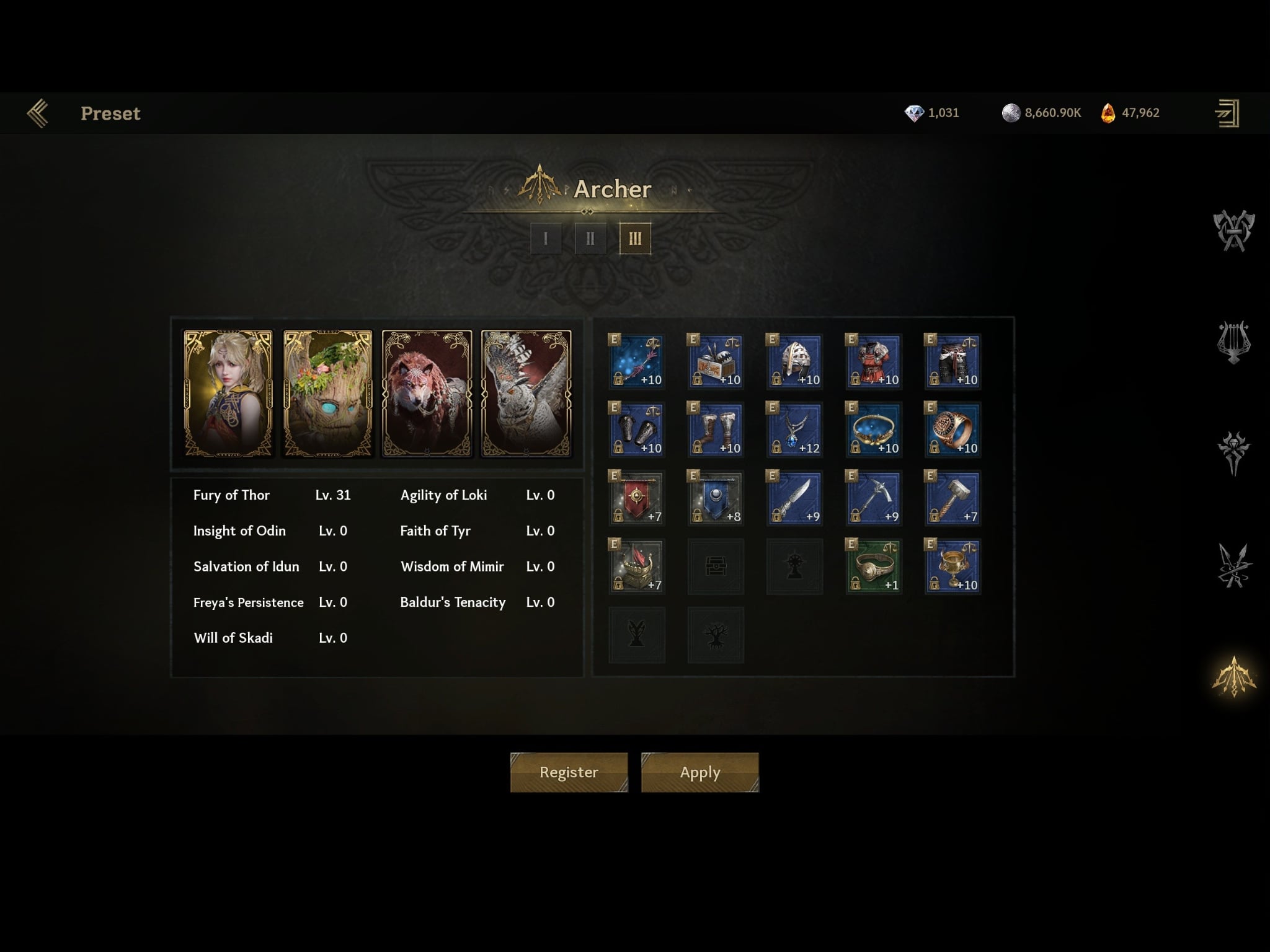1270x952 pixels.
Task: Go back using the arrow beside Preset
Action: point(38,113)
